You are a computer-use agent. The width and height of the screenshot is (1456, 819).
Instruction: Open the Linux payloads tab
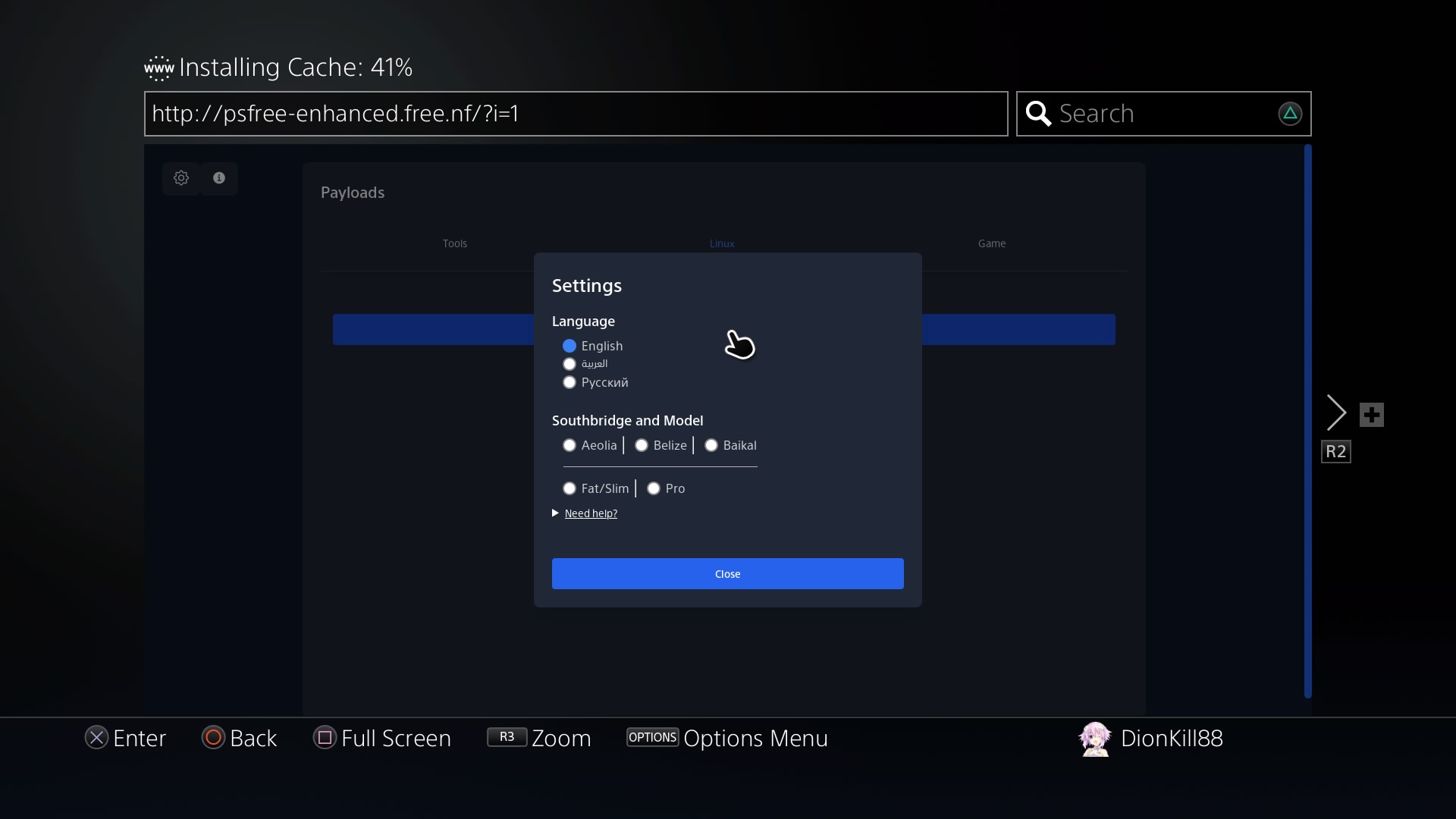click(722, 243)
